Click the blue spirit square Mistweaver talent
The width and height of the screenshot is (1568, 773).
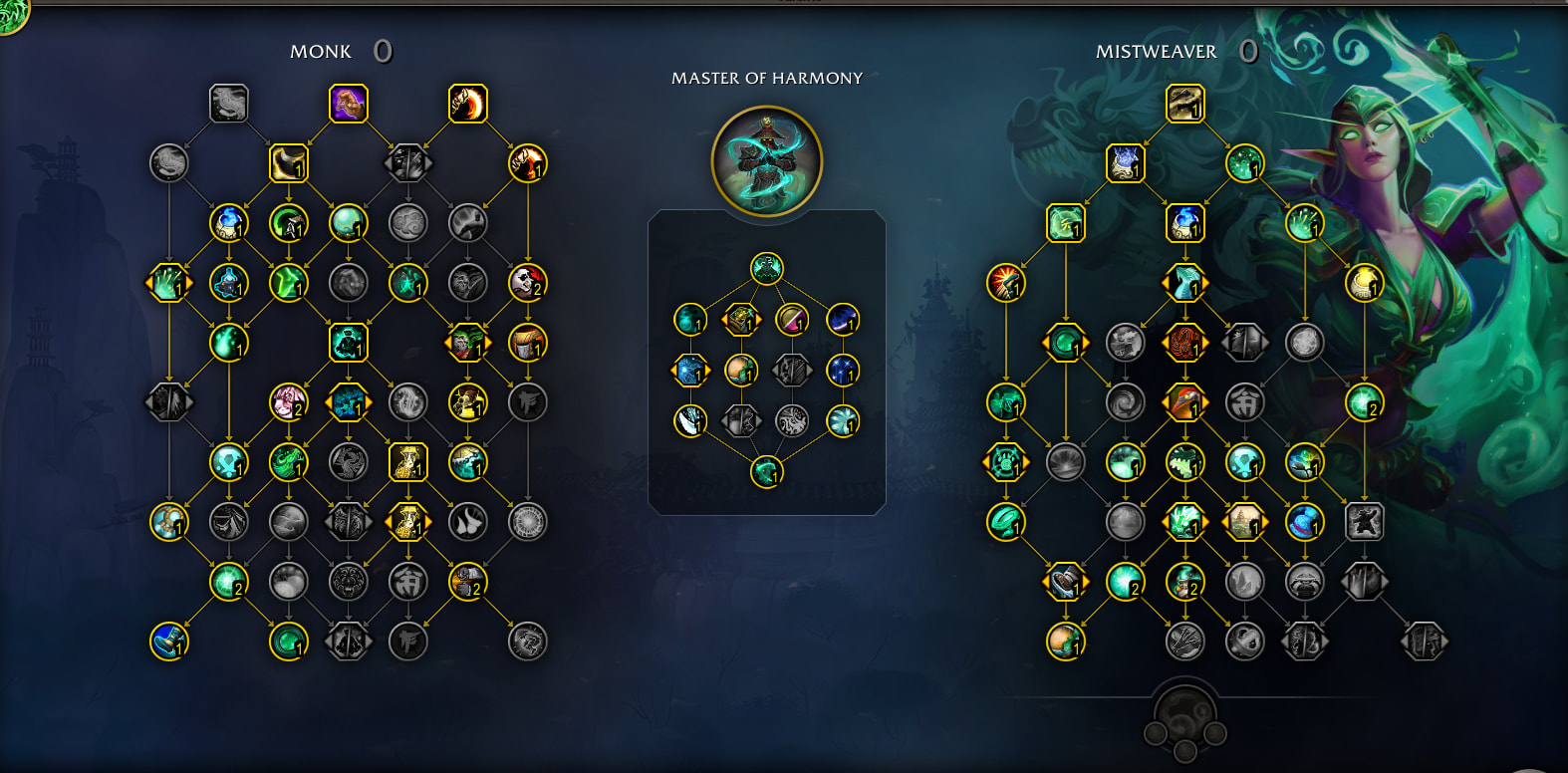(x=1125, y=163)
